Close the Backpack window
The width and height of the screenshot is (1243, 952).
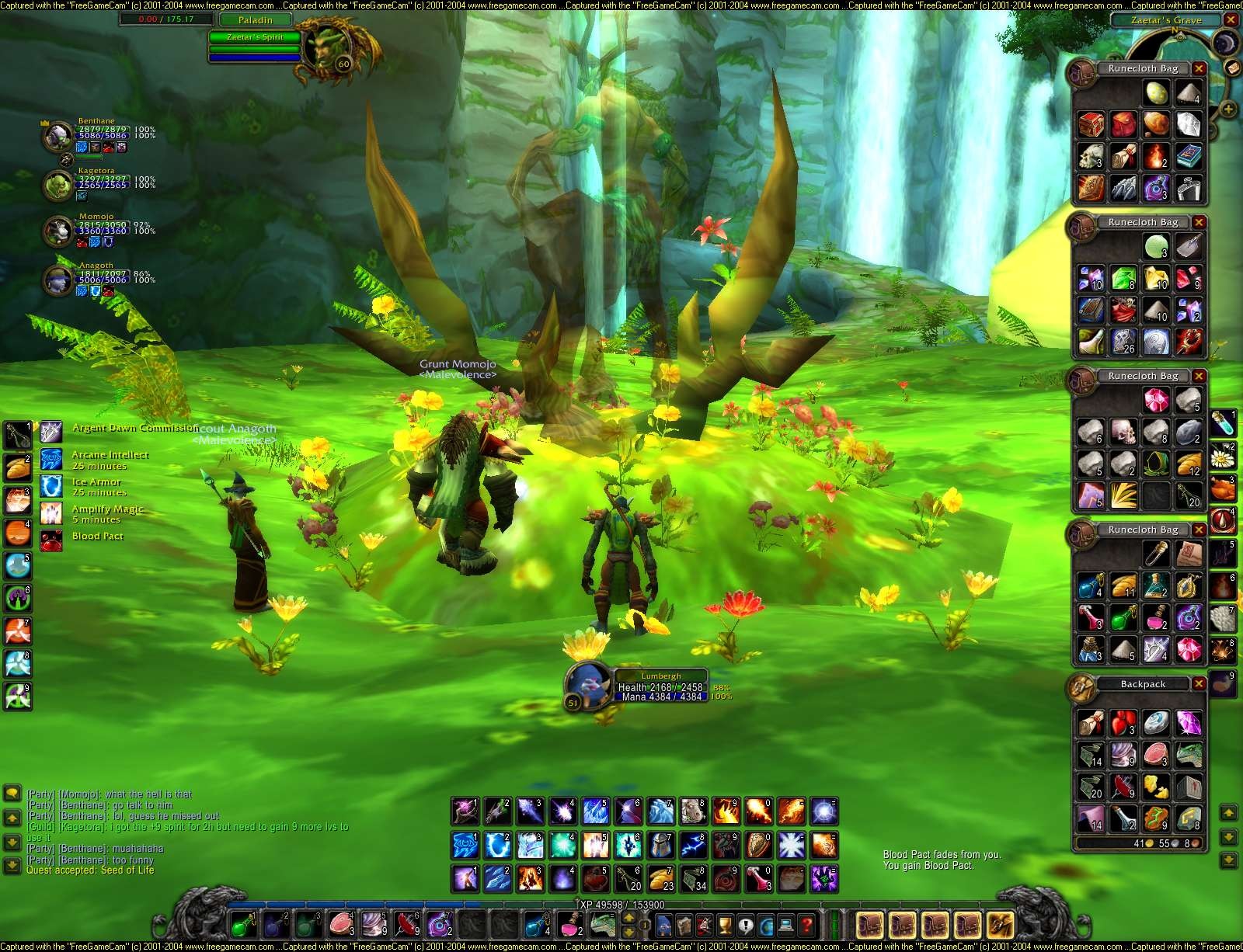tap(1199, 684)
